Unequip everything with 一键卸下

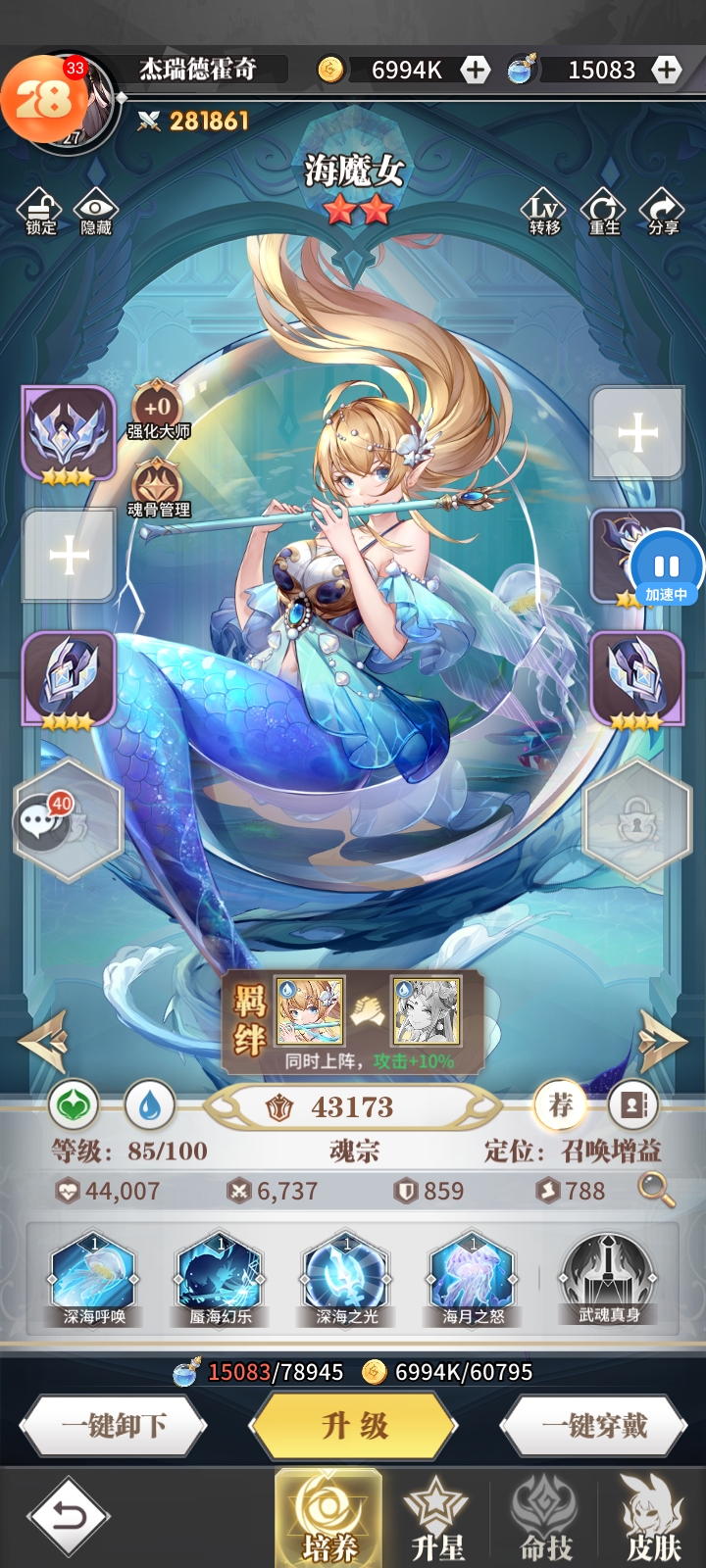pyautogui.click(x=114, y=1426)
